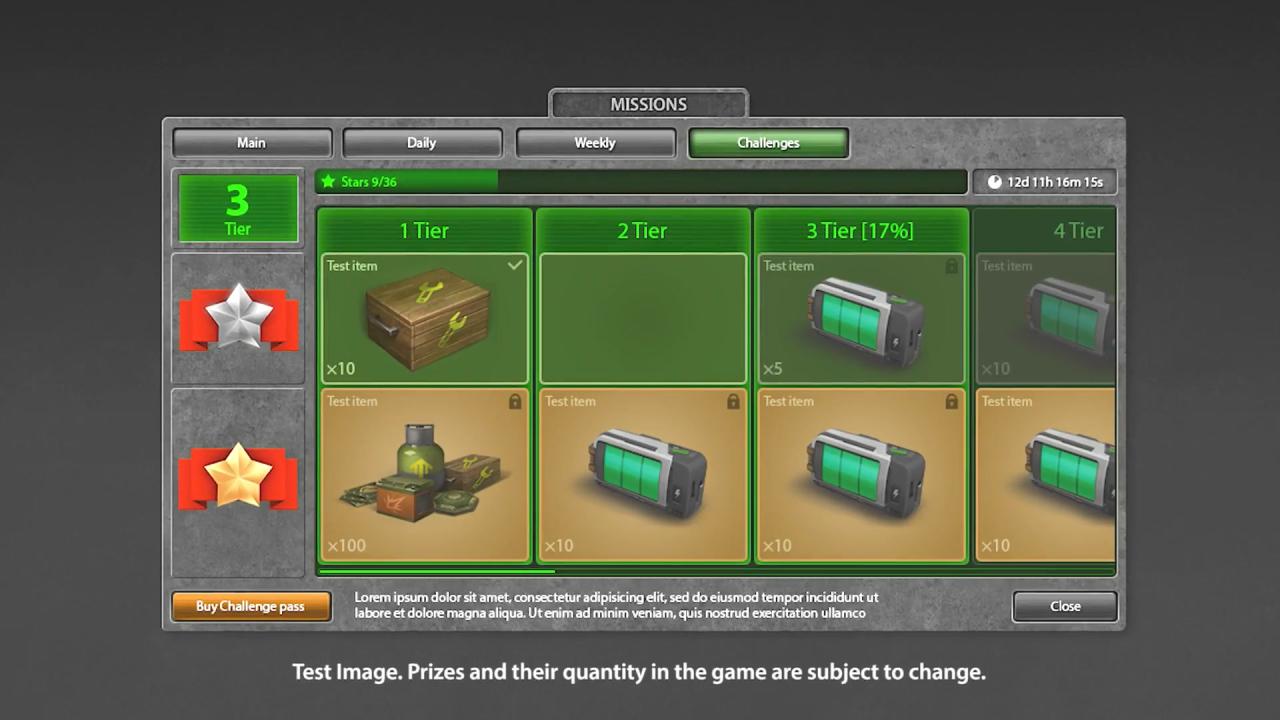The width and height of the screenshot is (1280, 720).
Task: Show the Challenges tab
Action: 768,143
